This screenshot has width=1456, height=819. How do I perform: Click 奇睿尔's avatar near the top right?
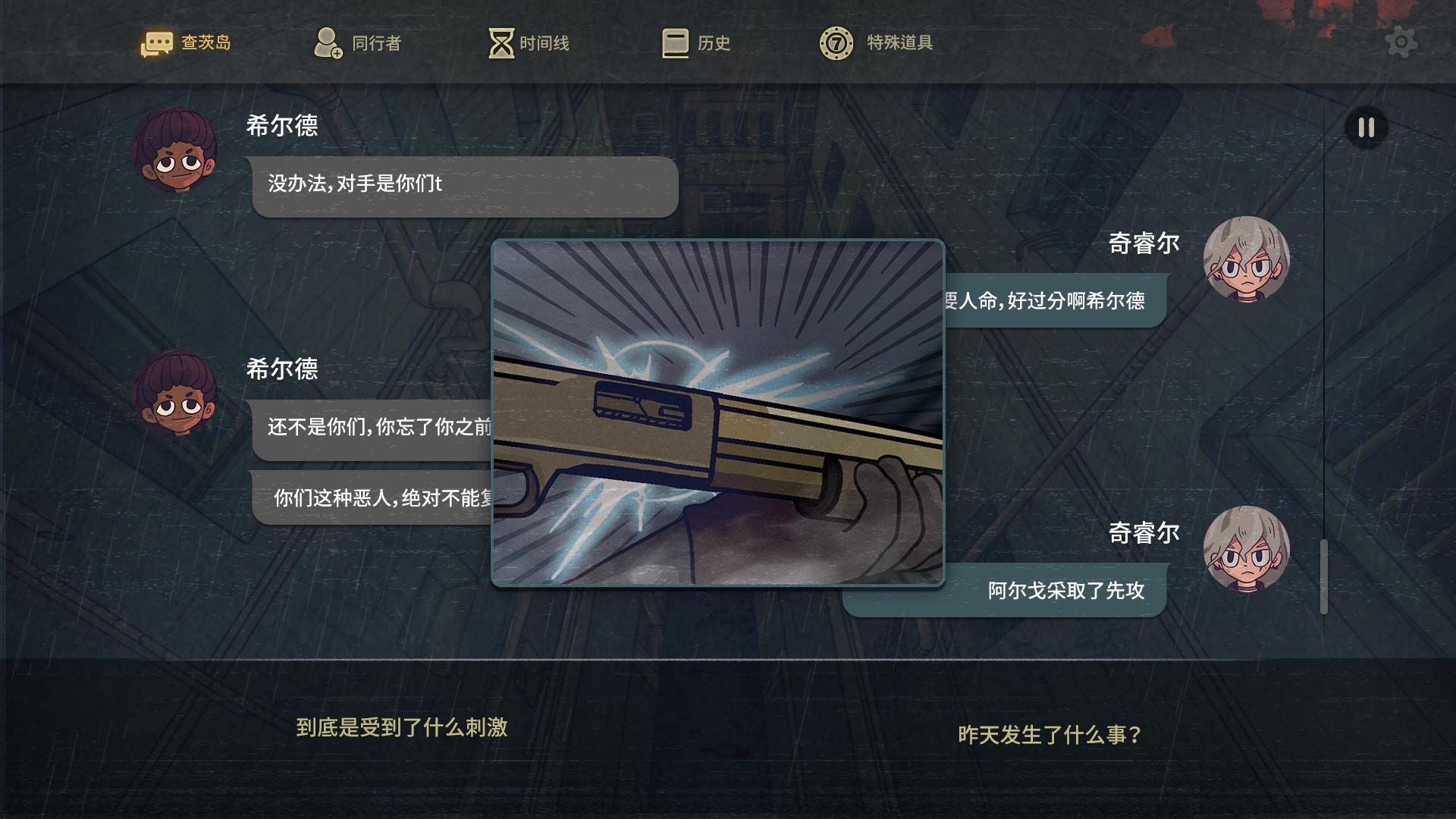click(x=1248, y=259)
